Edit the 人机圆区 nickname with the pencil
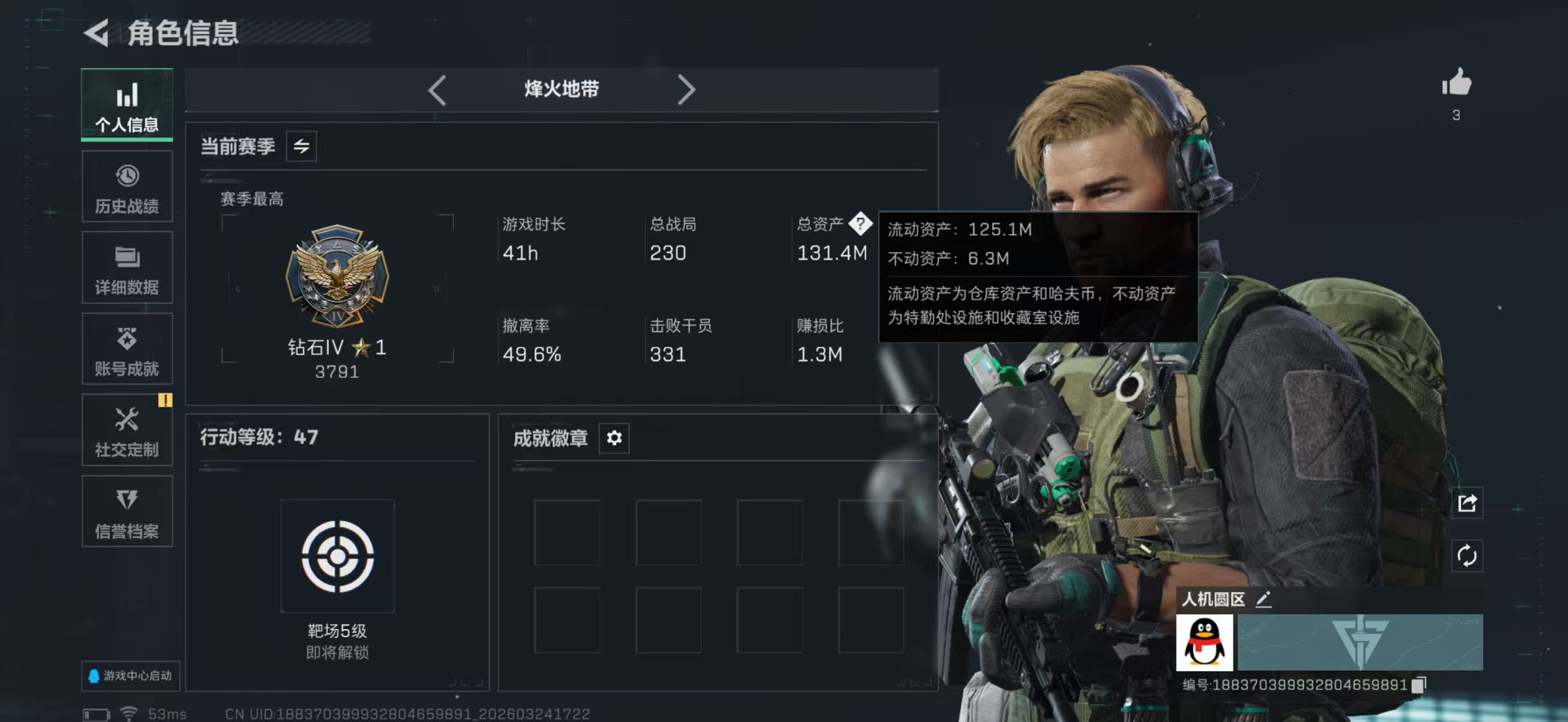This screenshot has height=722, width=1568. [x=1263, y=599]
